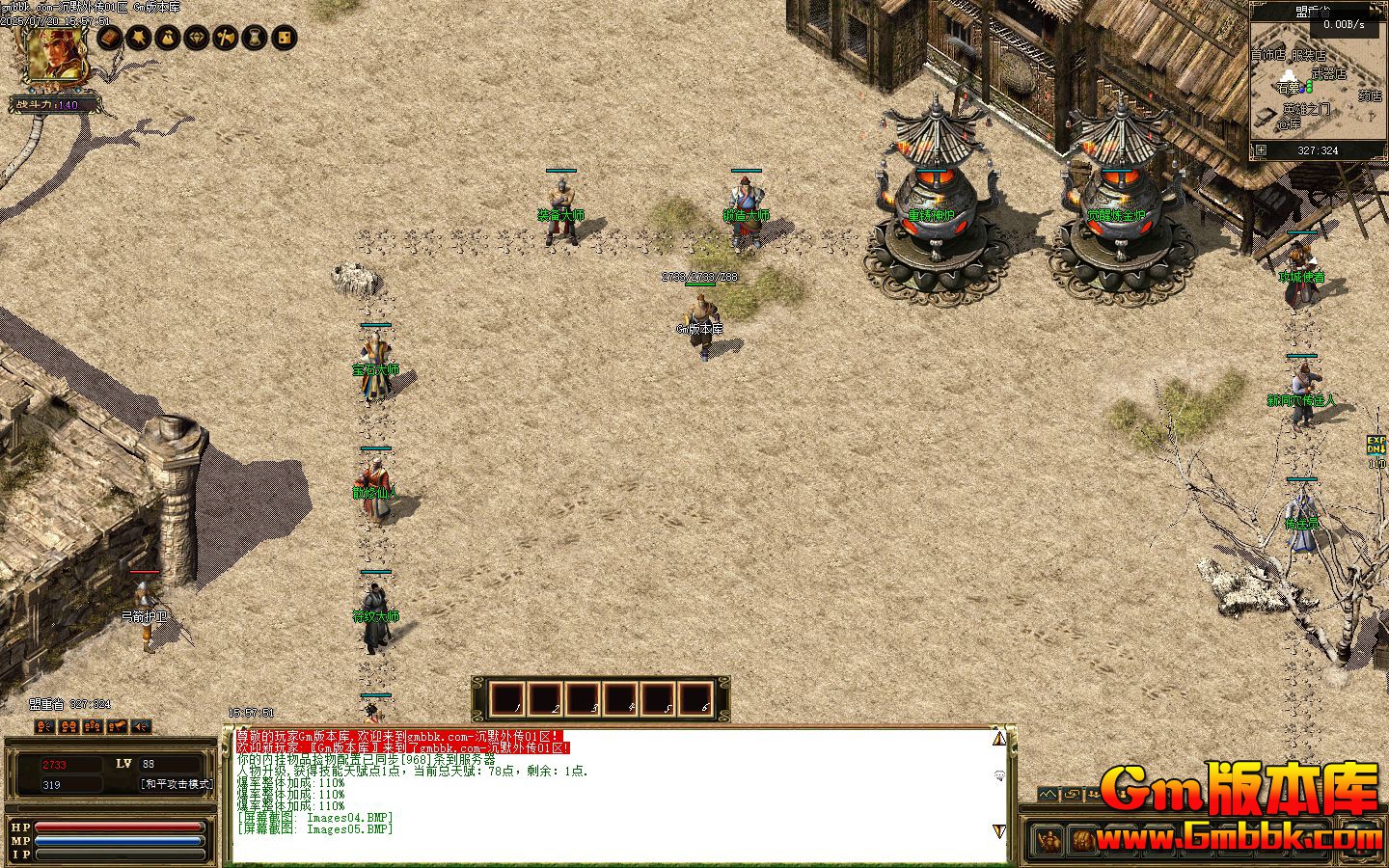Expand the minimap with plus button
Image resolution: width=1389 pixels, height=868 pixels.
[x=1261, y=150]
